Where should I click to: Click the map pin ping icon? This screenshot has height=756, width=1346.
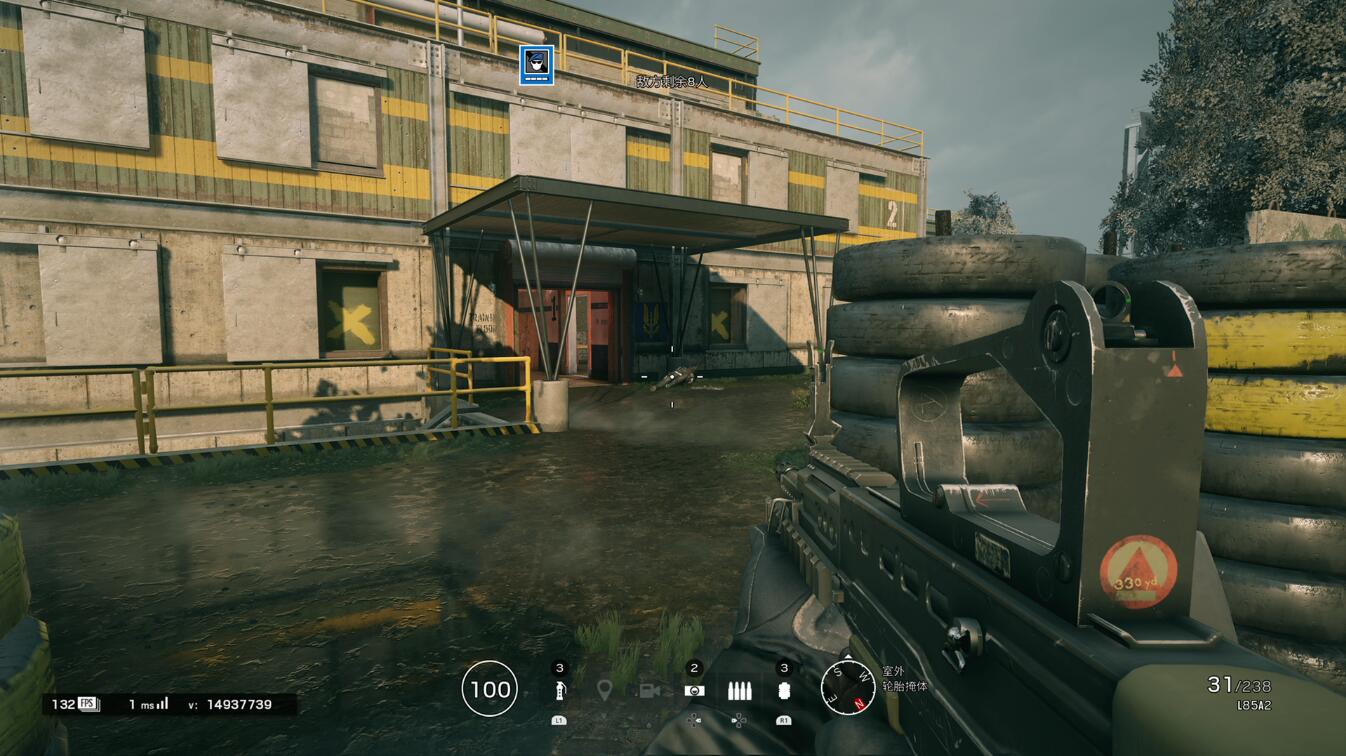click(604, 690)
